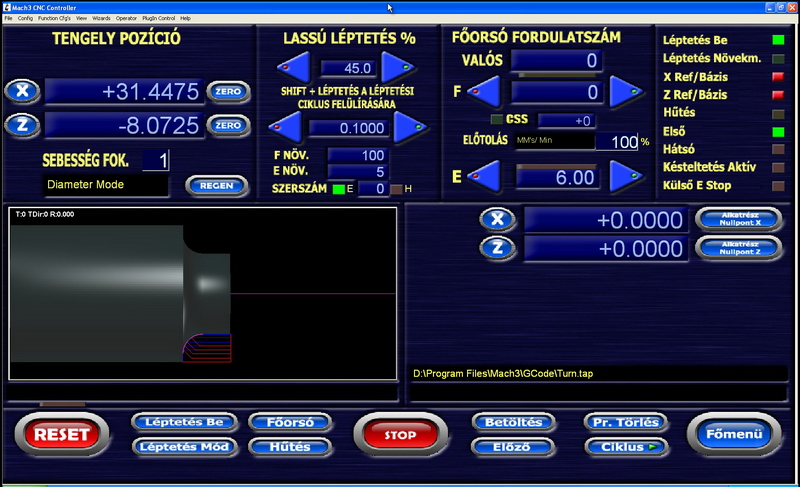Viewport: 800px width, 487px height.
Task: Zero the X axis position
Action: coord(228,92)
